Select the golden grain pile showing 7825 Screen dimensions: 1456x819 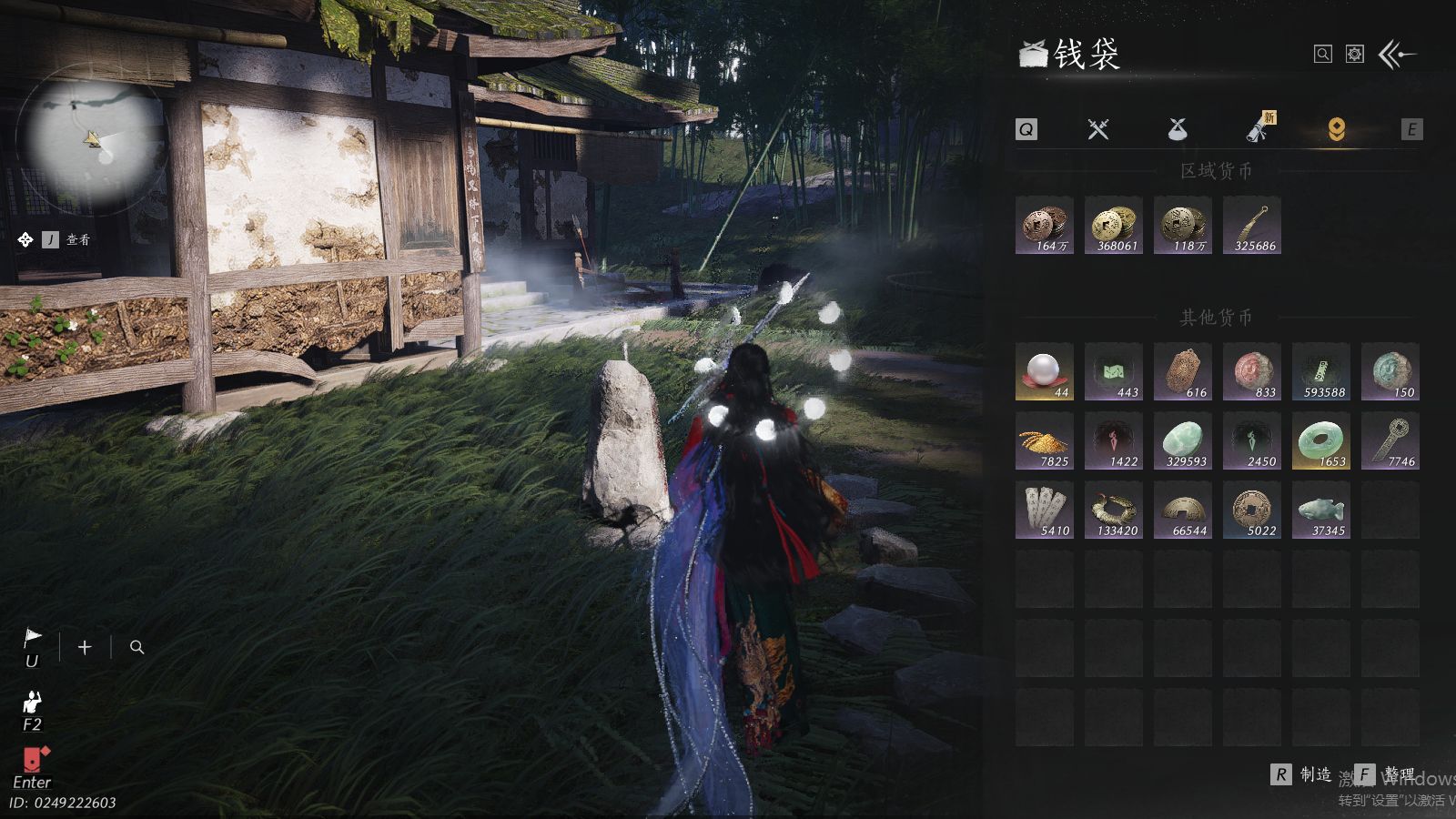(x=1045, y=440)
